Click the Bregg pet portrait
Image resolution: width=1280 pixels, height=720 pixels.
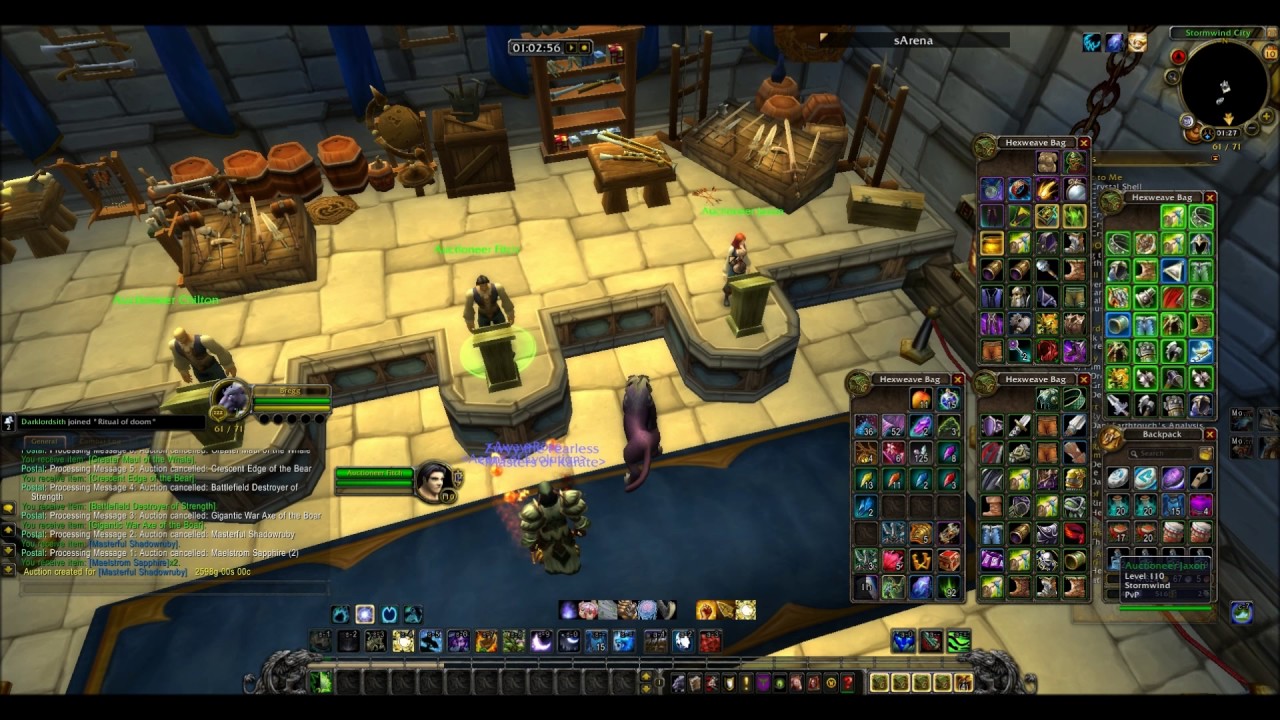(x=233, y=400)
